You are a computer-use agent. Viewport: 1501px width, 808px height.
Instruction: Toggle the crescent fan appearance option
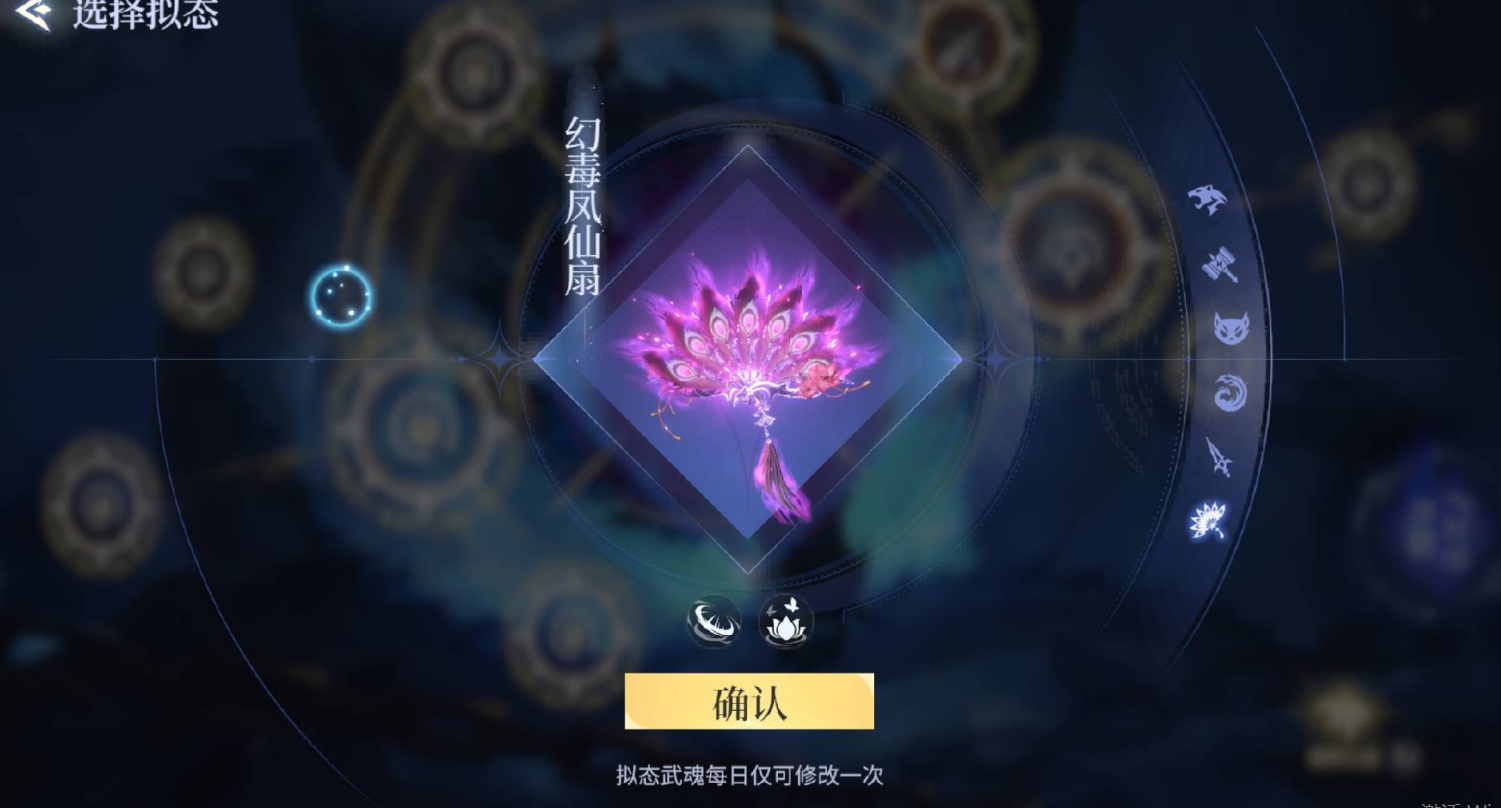[x=713, y=621]
